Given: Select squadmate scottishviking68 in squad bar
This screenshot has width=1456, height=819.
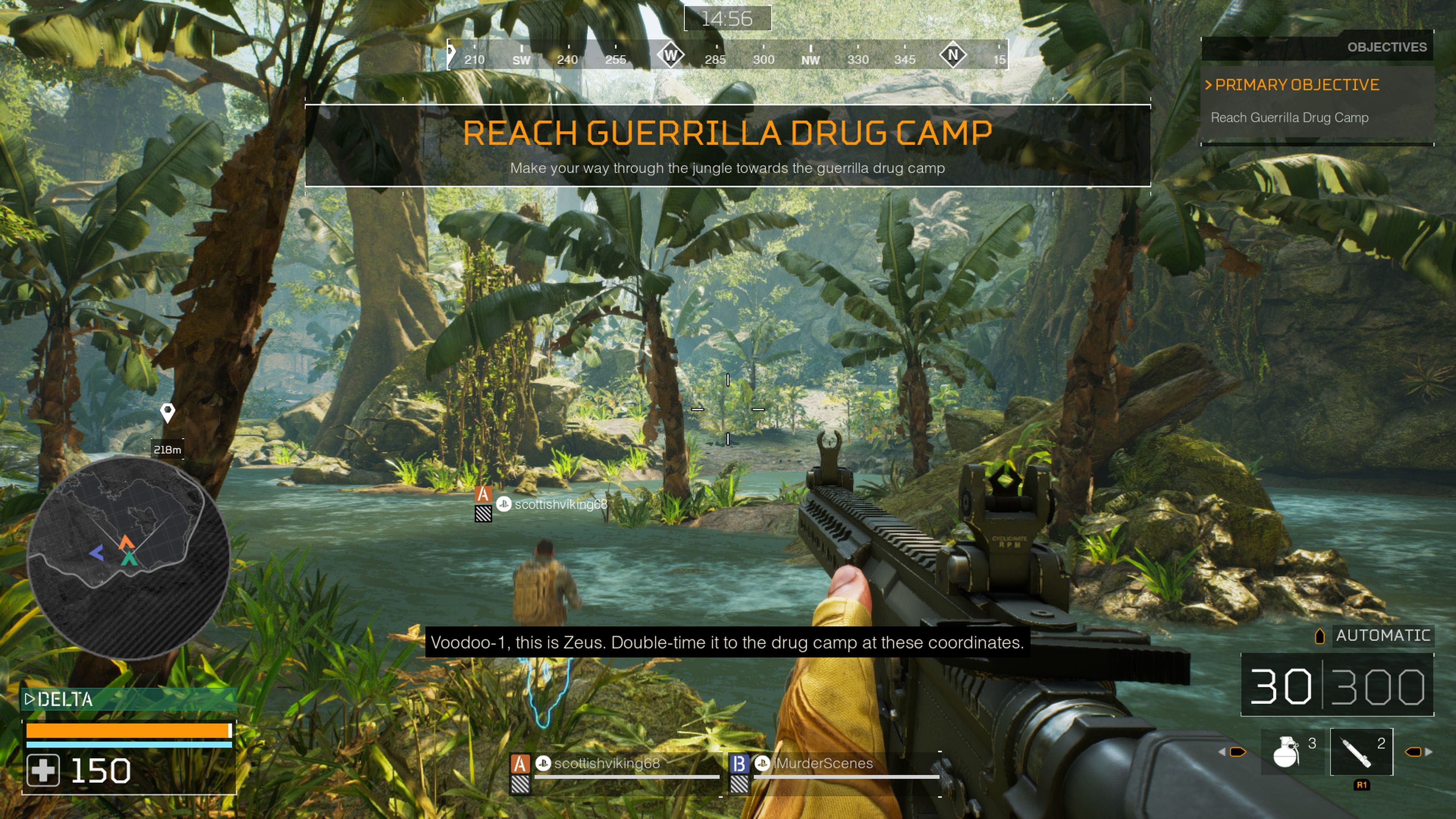Looking at the screenshot, I should (606, 764).
